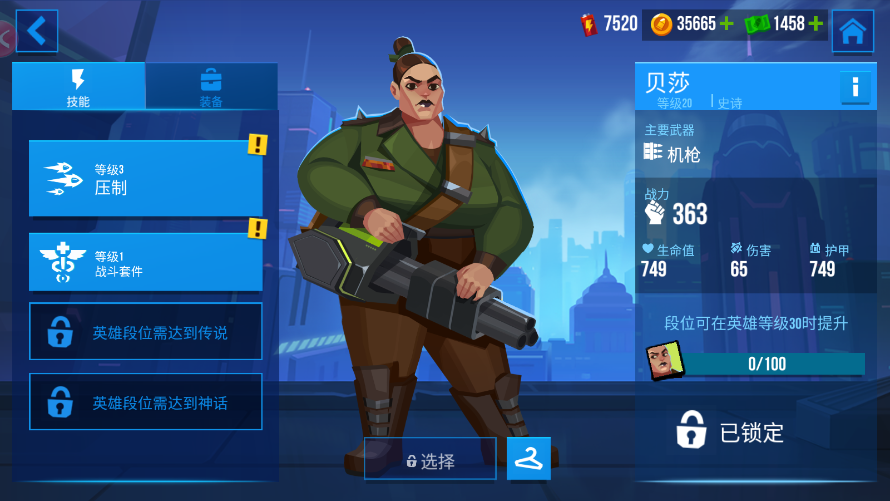Show hero info with the i button
Screen dimensions: 890x501
pyautogui.click(x=855, y=88)
